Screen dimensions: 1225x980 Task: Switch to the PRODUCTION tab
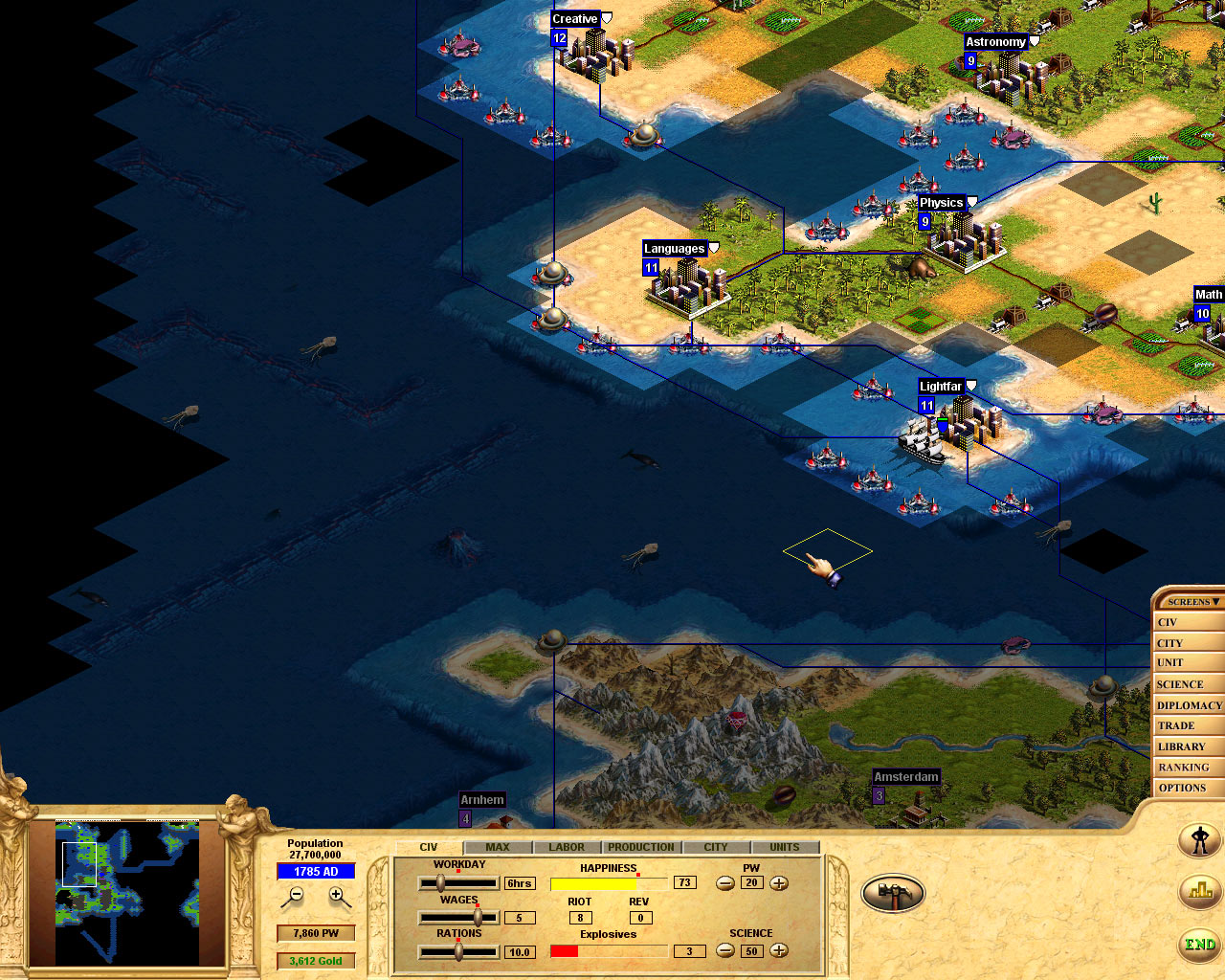tap(640, 846)
